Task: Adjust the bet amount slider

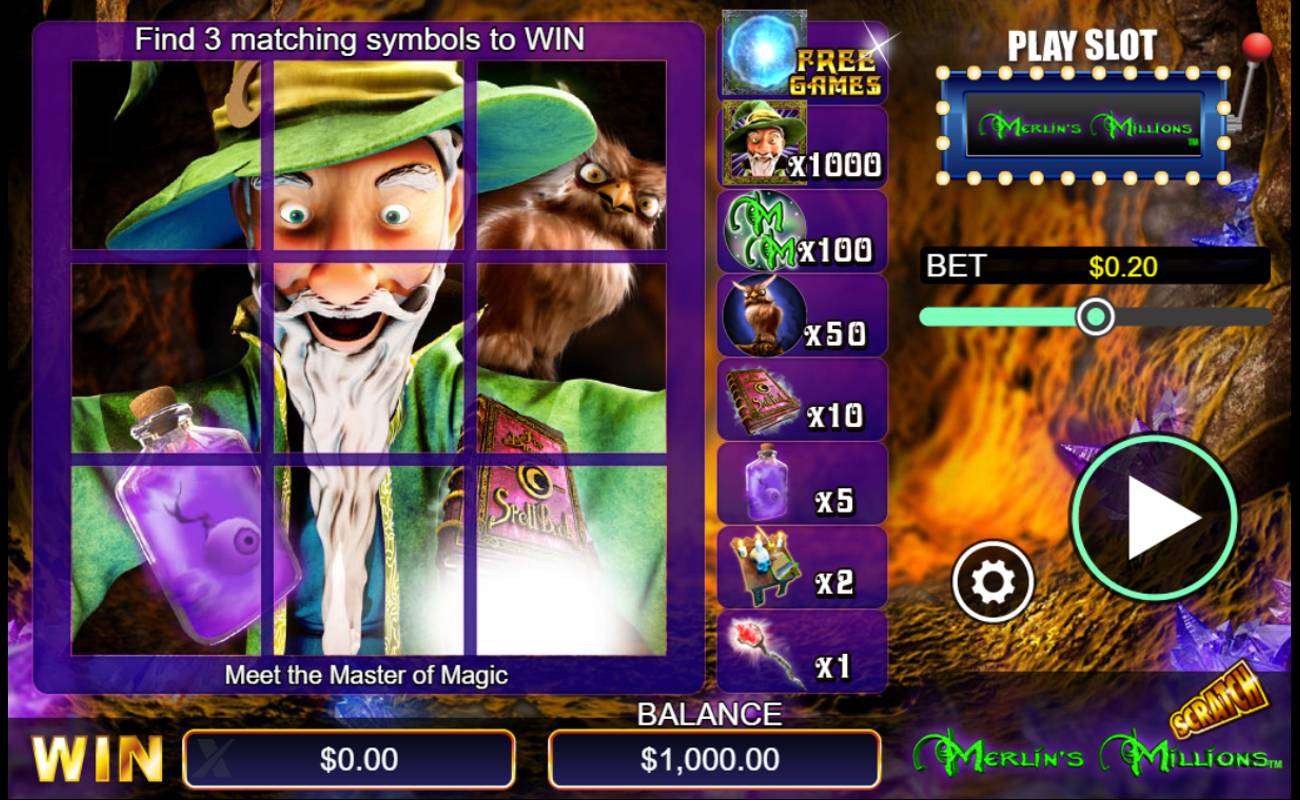Action: coord(1096,316)
